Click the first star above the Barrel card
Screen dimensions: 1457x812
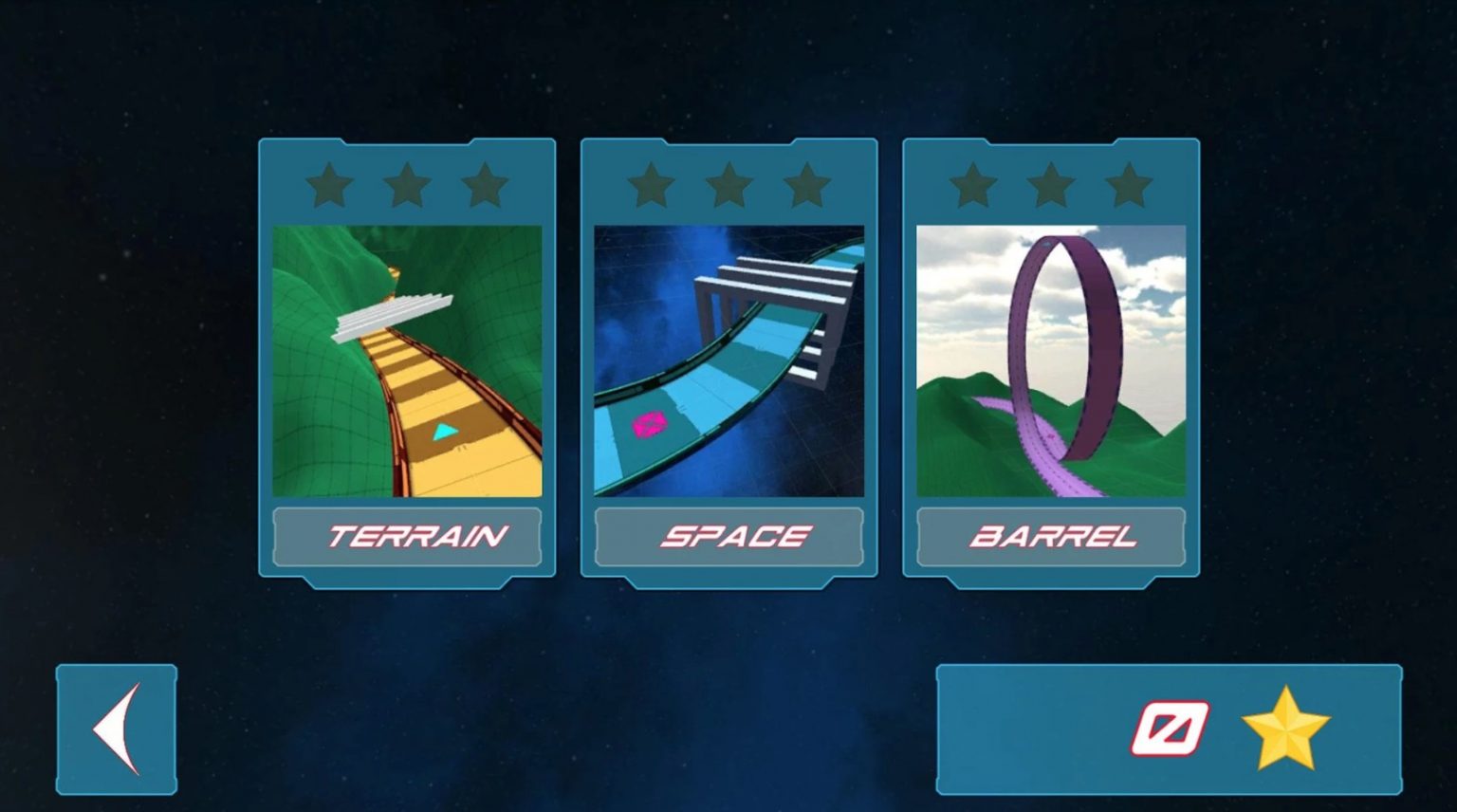tap(972, 186)
